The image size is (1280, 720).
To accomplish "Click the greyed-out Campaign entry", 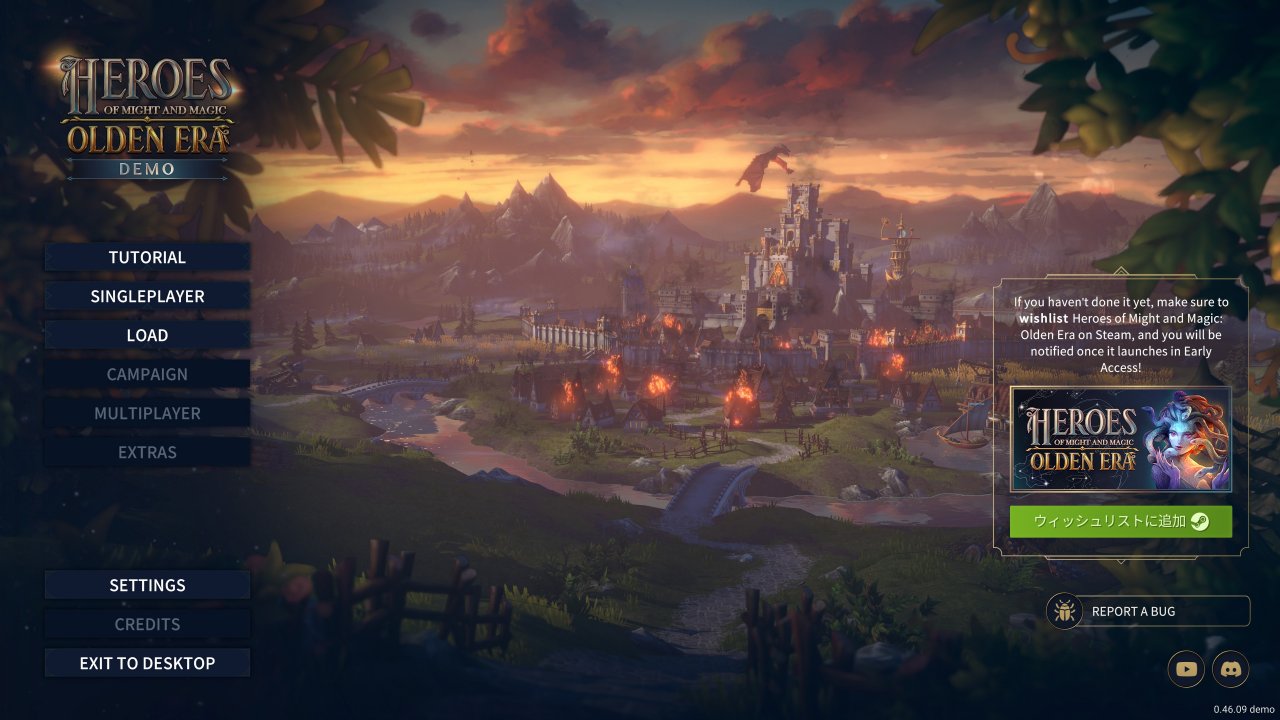I will tap(147, 374).
